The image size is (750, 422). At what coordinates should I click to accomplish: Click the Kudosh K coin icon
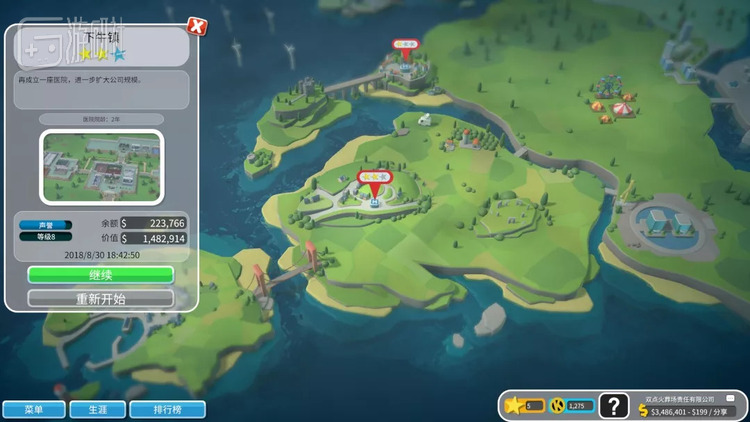(x=558, y=405)
